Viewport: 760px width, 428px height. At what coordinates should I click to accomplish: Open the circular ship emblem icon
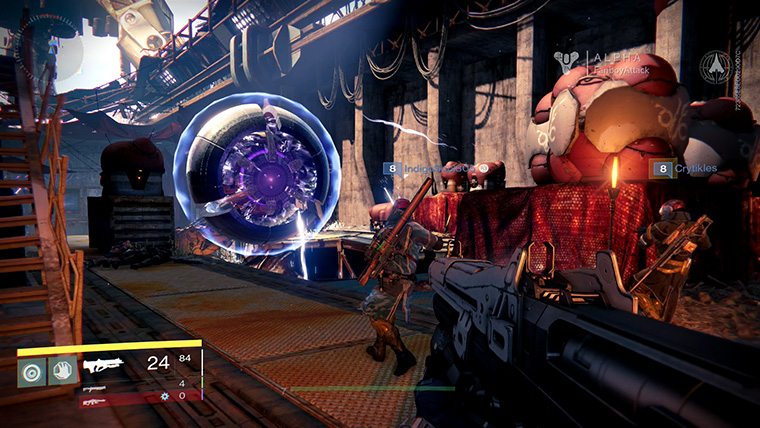(715, 65)
